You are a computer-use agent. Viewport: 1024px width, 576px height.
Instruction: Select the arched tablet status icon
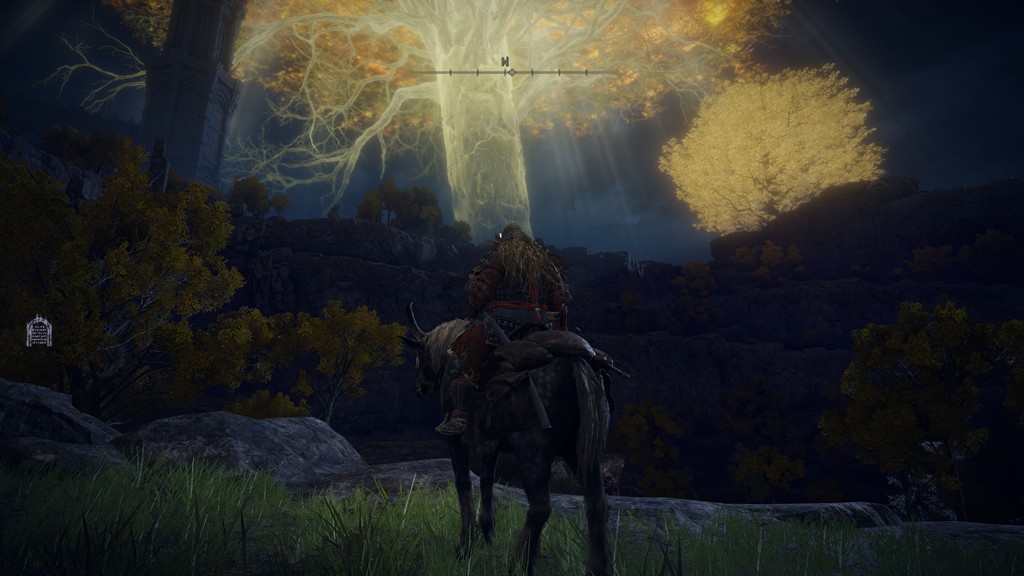point(39,331)
